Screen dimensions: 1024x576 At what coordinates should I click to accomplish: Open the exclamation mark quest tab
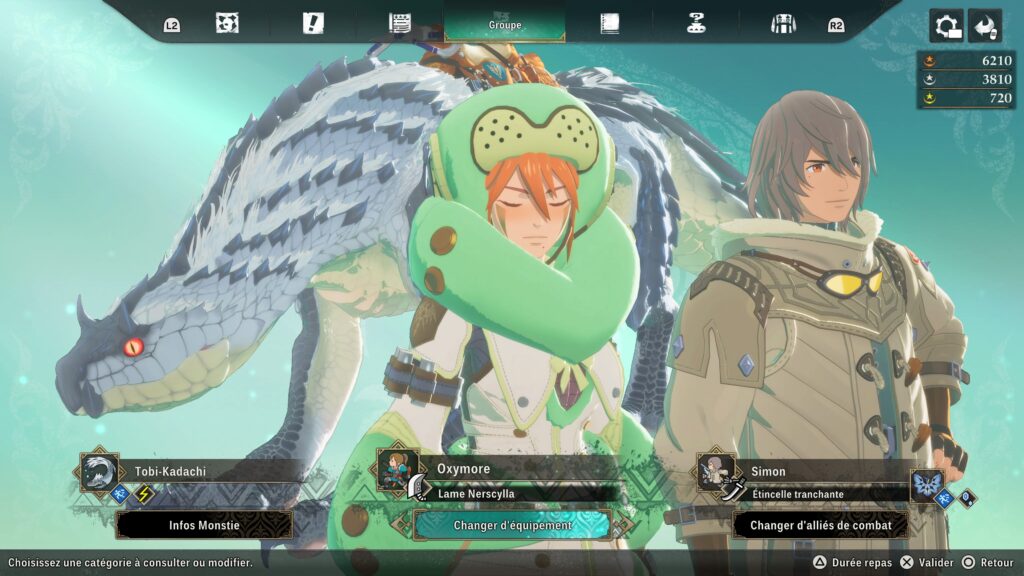(313, 24)
